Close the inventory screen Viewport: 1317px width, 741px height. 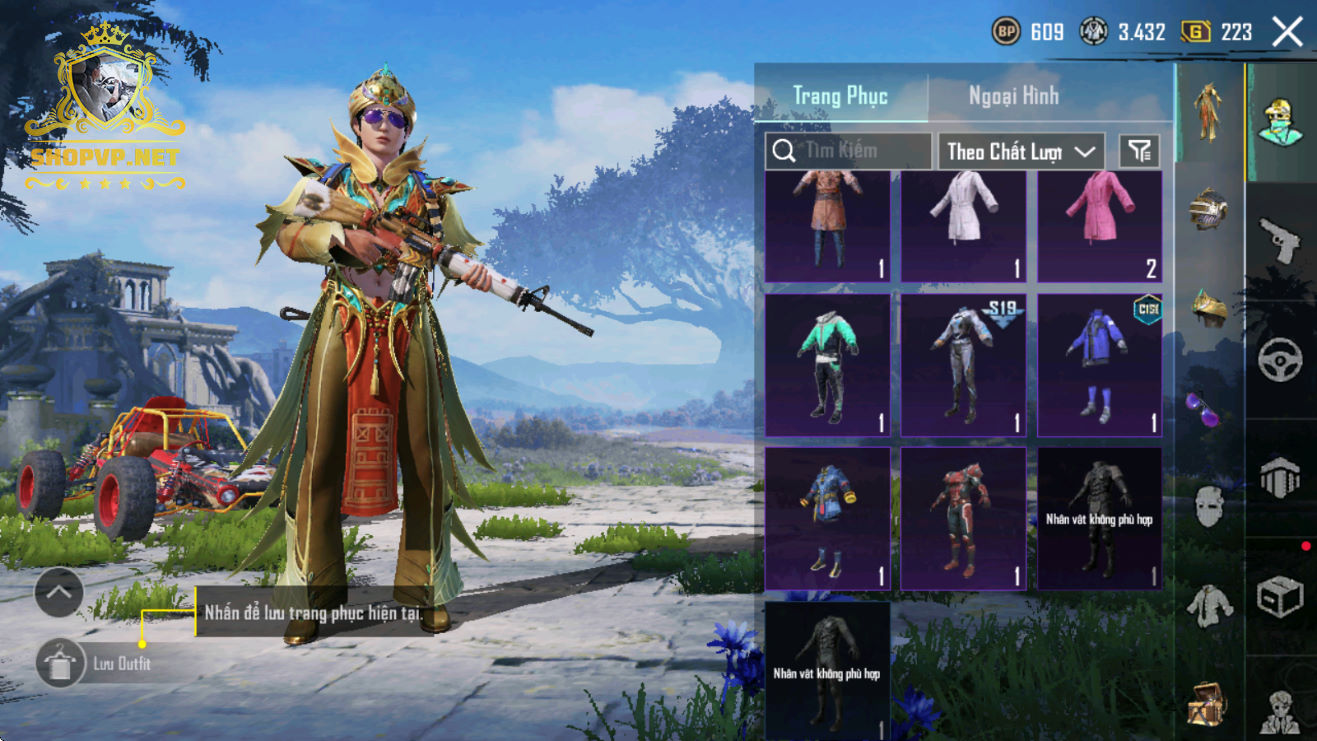click(1287, 32)
